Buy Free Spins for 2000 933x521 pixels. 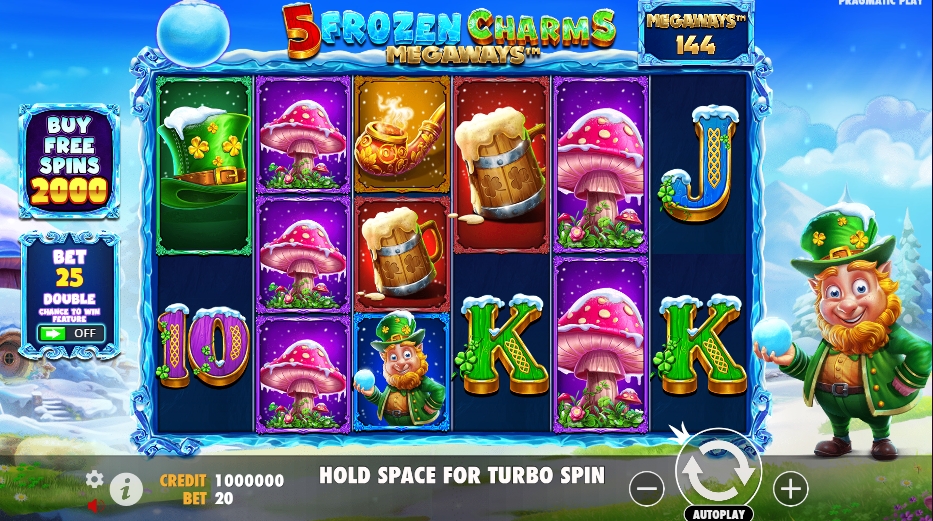coord(69,160)
